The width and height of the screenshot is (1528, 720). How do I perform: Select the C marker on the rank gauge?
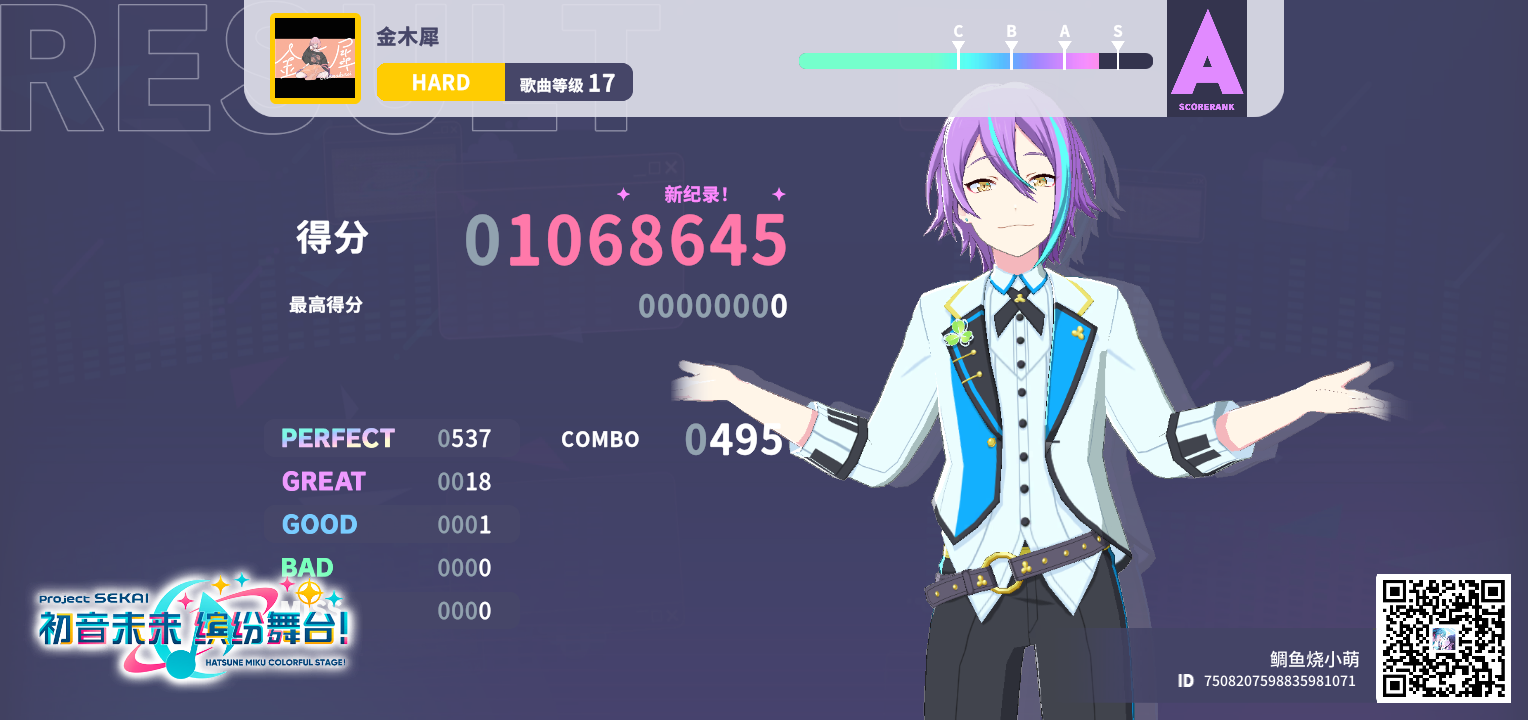958,32
